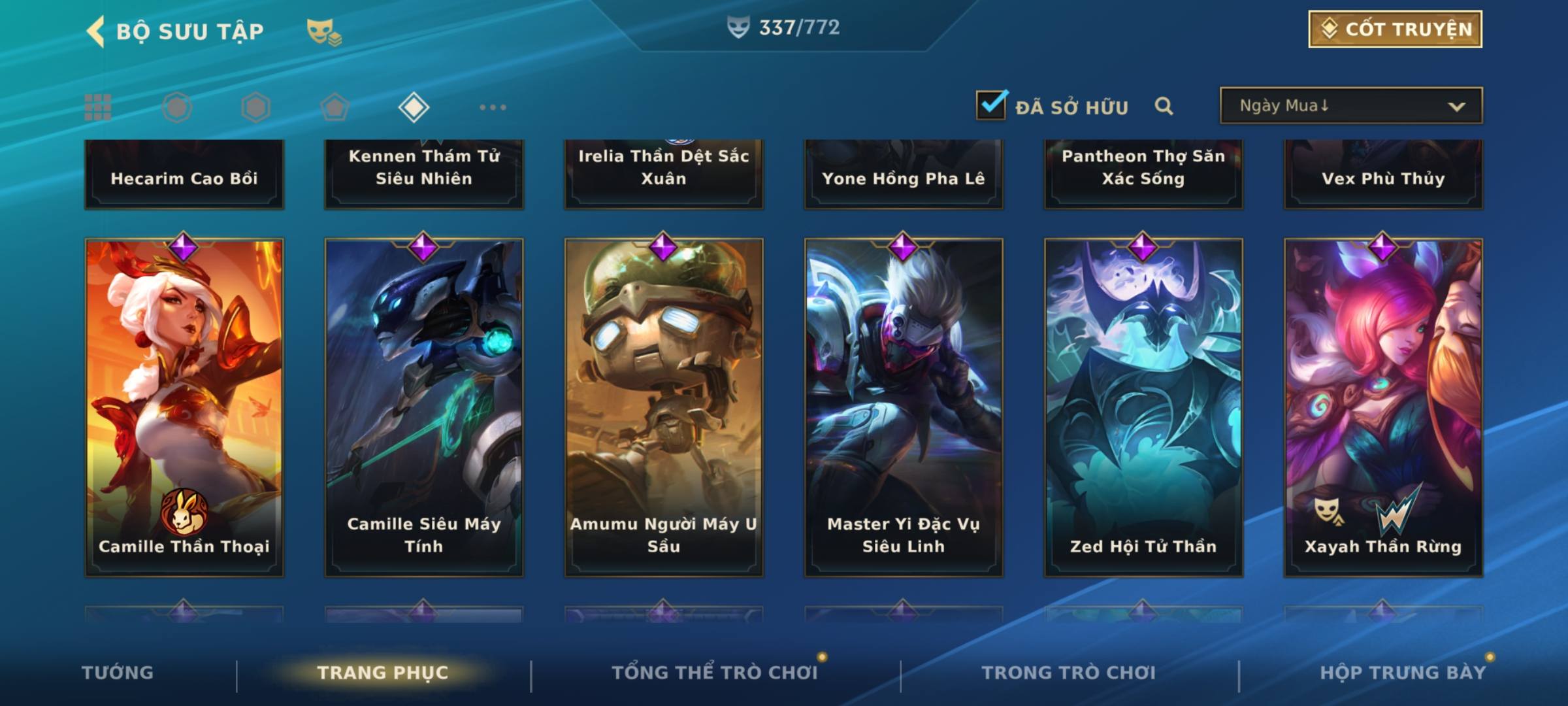Select the Camille Thần Thoại skin card
The width and height of the screenshot is (1568, 706).
[184, 407]
